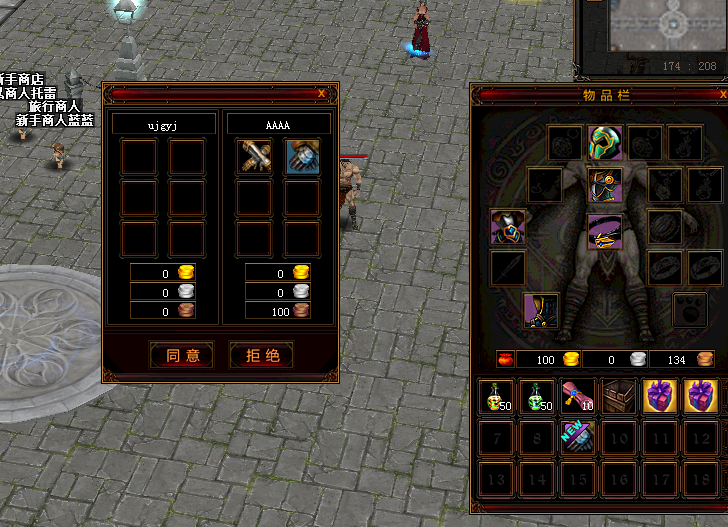Select the blue-backed glove in AAAA's offer
728x527 pixels.
pyautogui.click(x=302, y=156)
